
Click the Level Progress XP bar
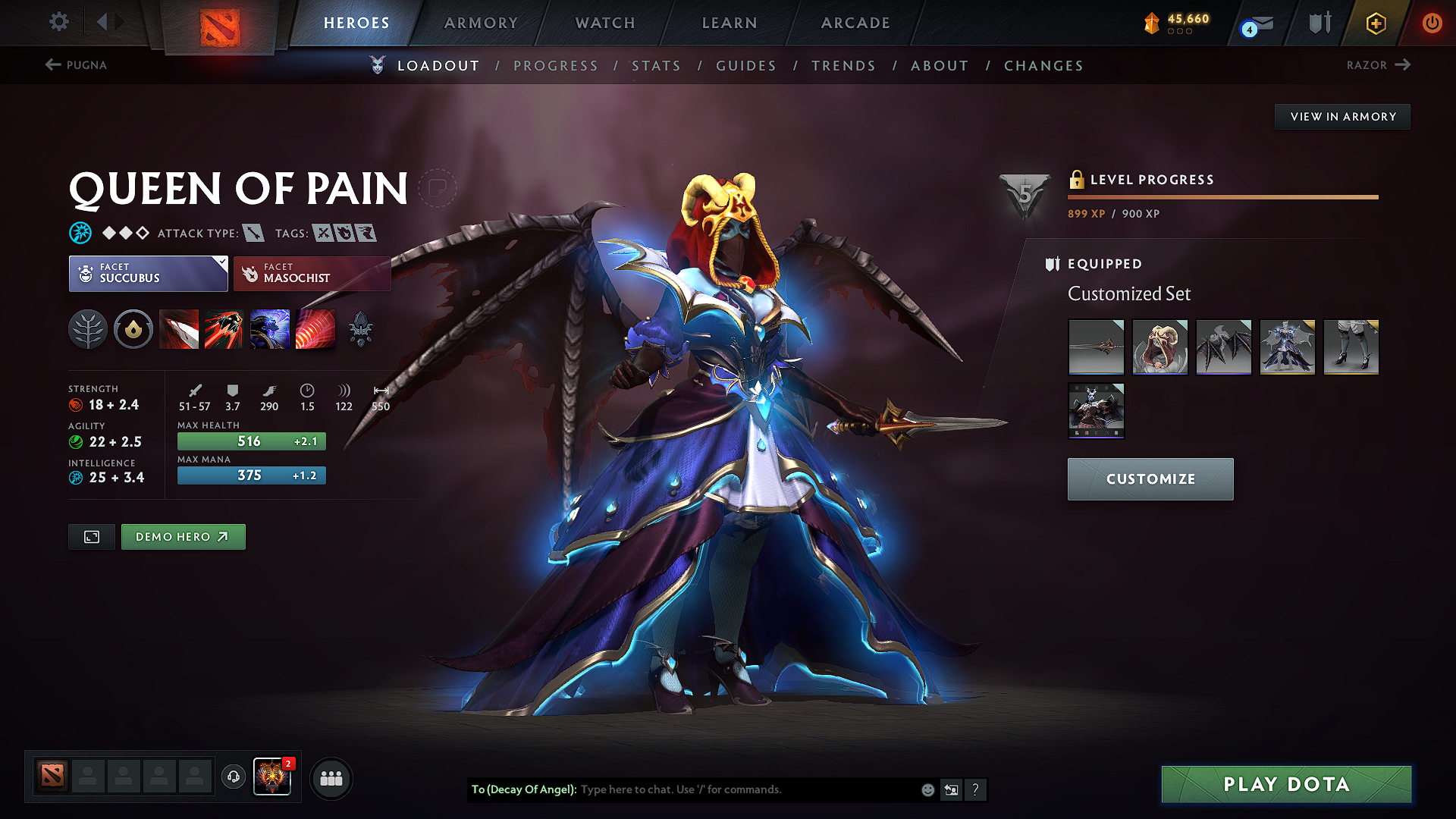tap(1222, 197)
